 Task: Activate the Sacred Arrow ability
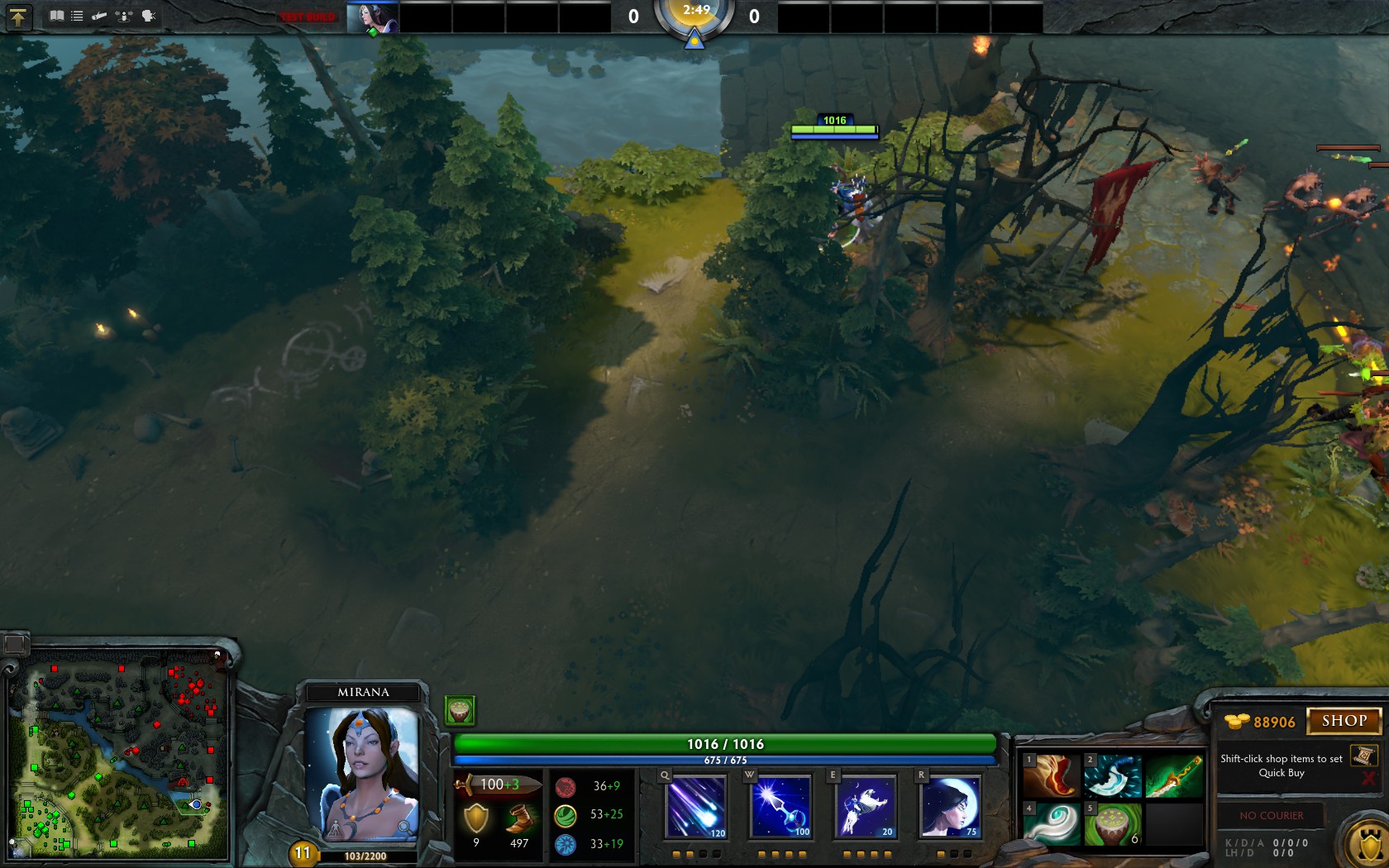(x=780, y=807)
